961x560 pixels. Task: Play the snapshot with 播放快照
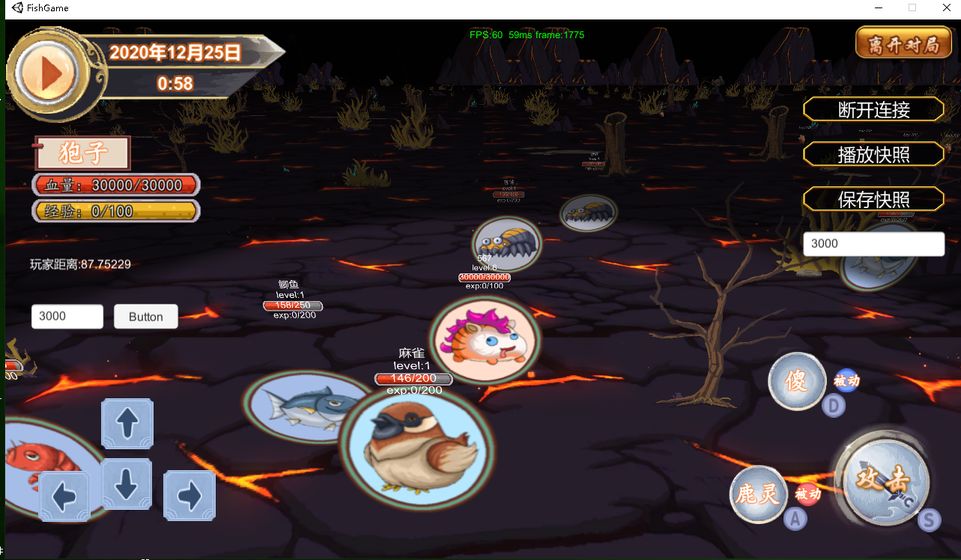[x=873, y=154]
